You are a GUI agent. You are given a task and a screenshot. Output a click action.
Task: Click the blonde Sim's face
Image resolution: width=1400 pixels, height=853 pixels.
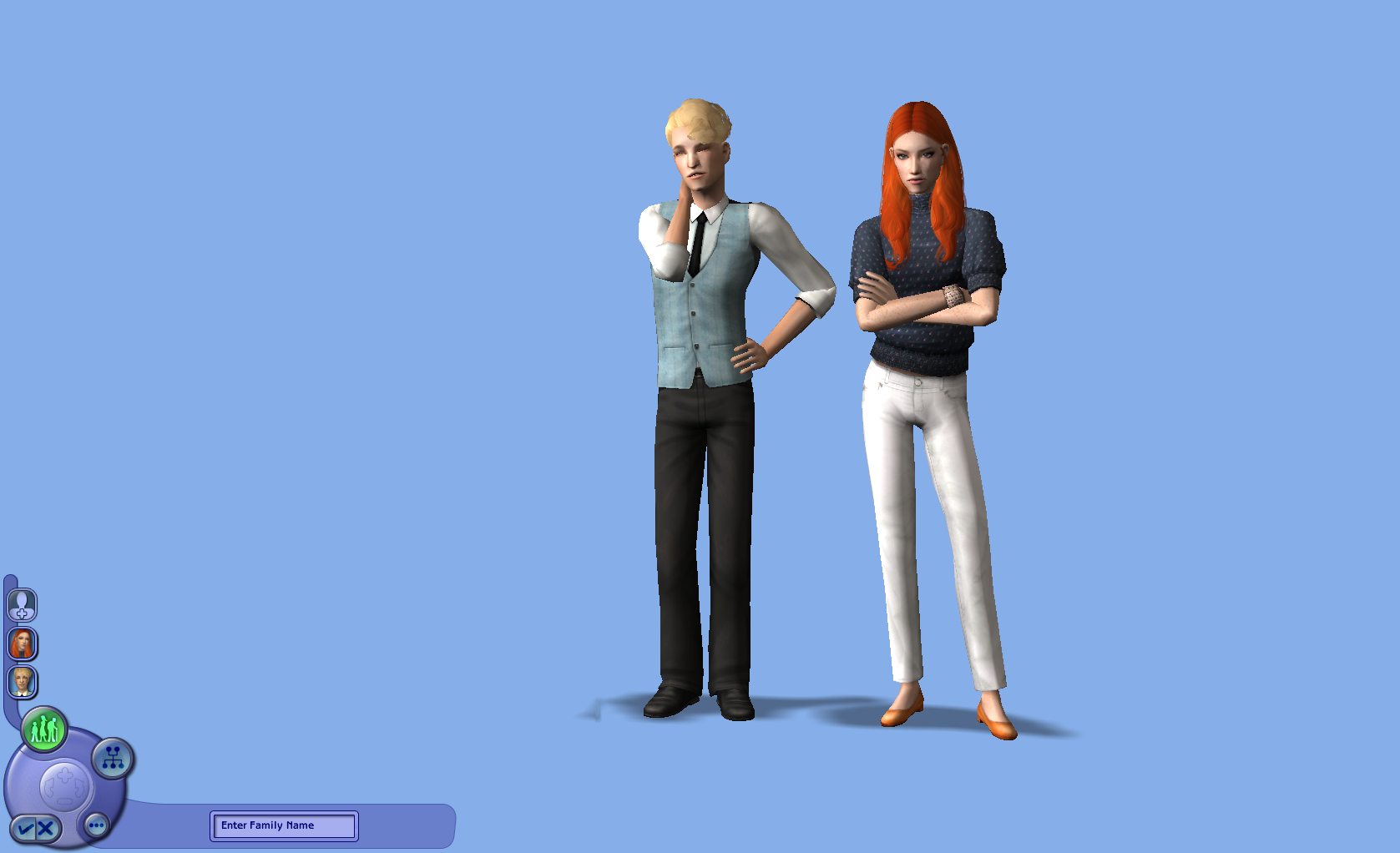click(695, 159)
